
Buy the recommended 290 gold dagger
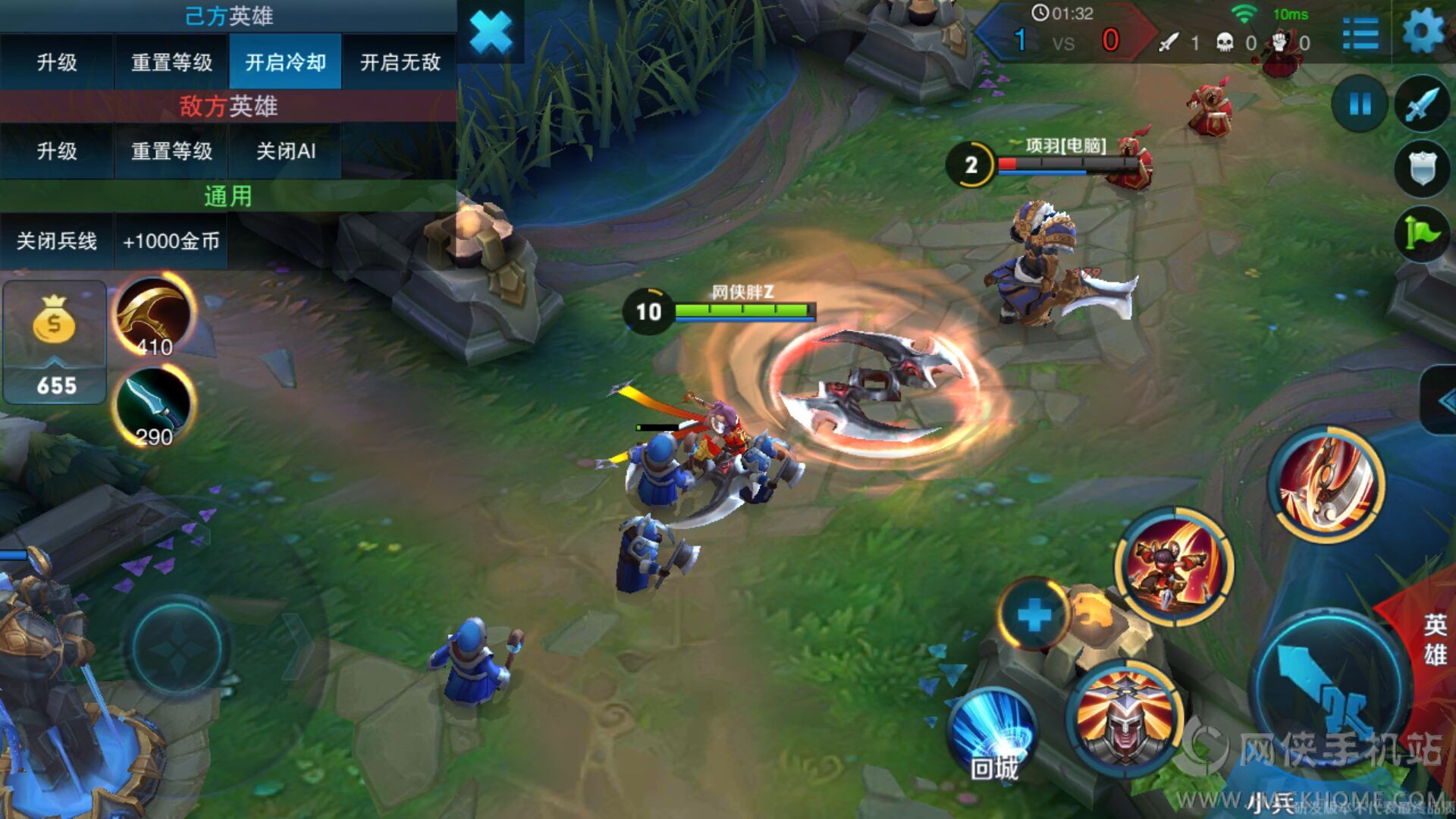pyautogui.click(x=154, y=407)
